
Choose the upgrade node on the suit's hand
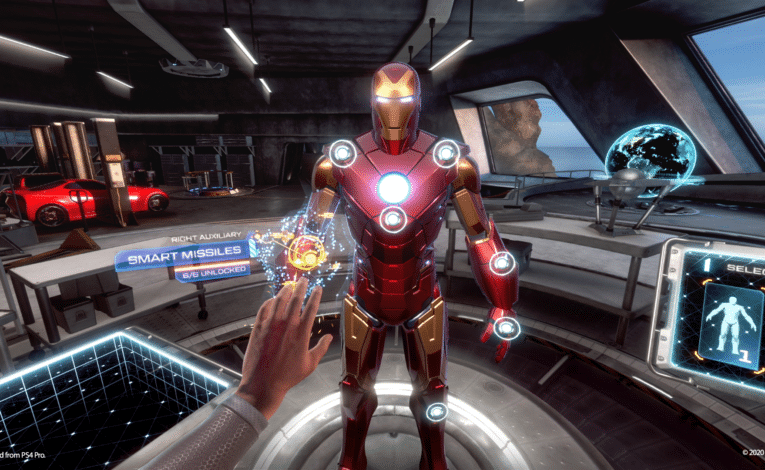tap(507, 327)
